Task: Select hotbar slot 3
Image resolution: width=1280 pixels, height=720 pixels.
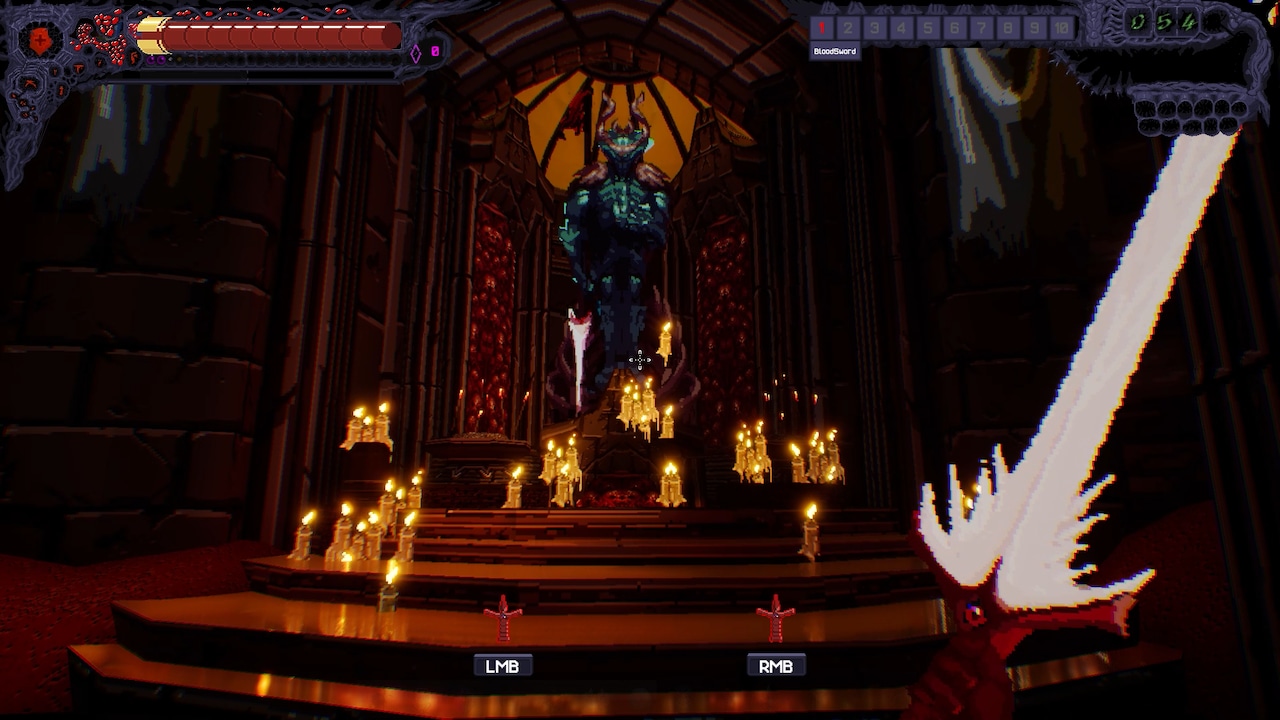Action: coord(875,28)
